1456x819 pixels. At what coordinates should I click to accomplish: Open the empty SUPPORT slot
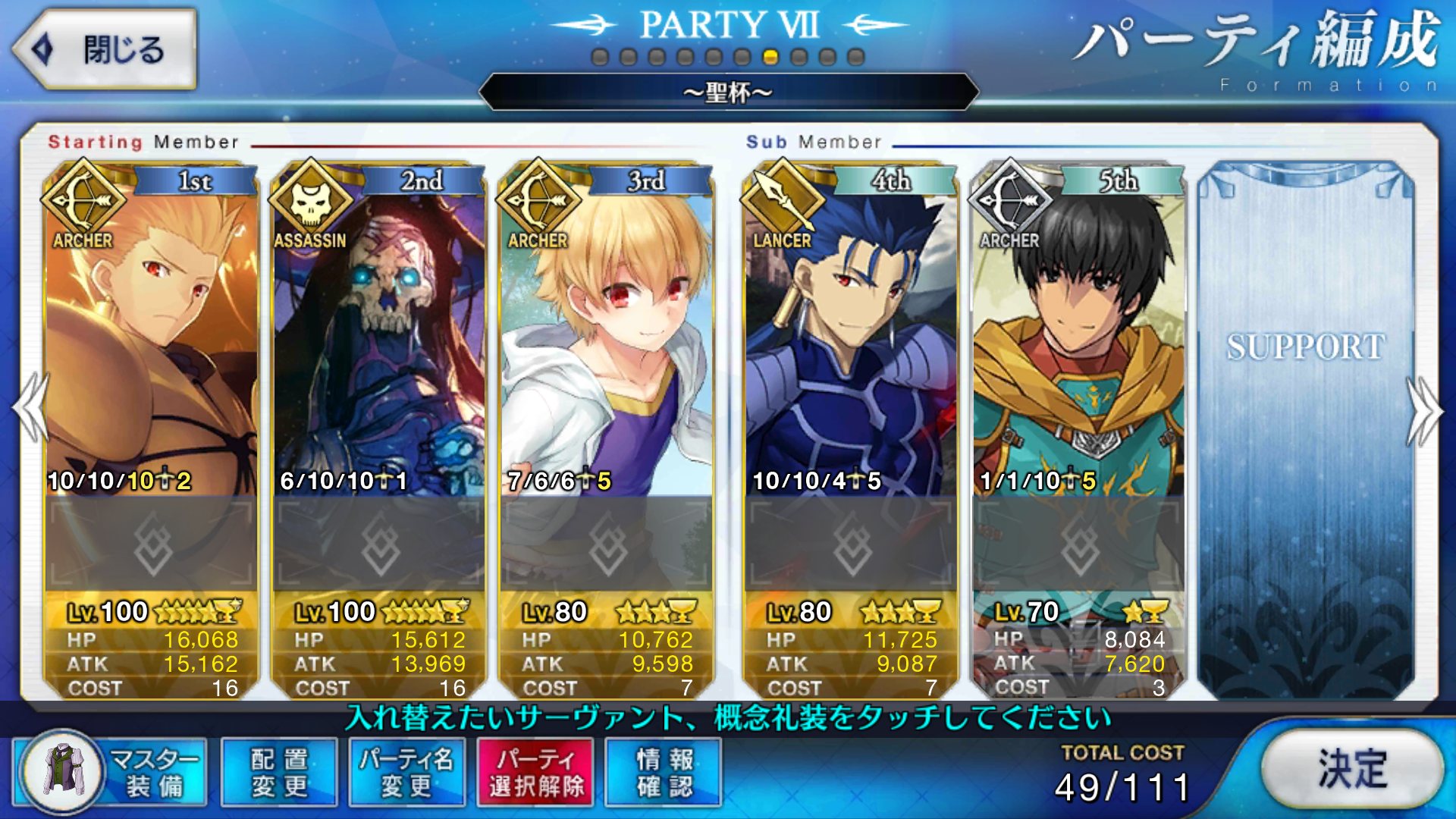[x=1306, y=425]
